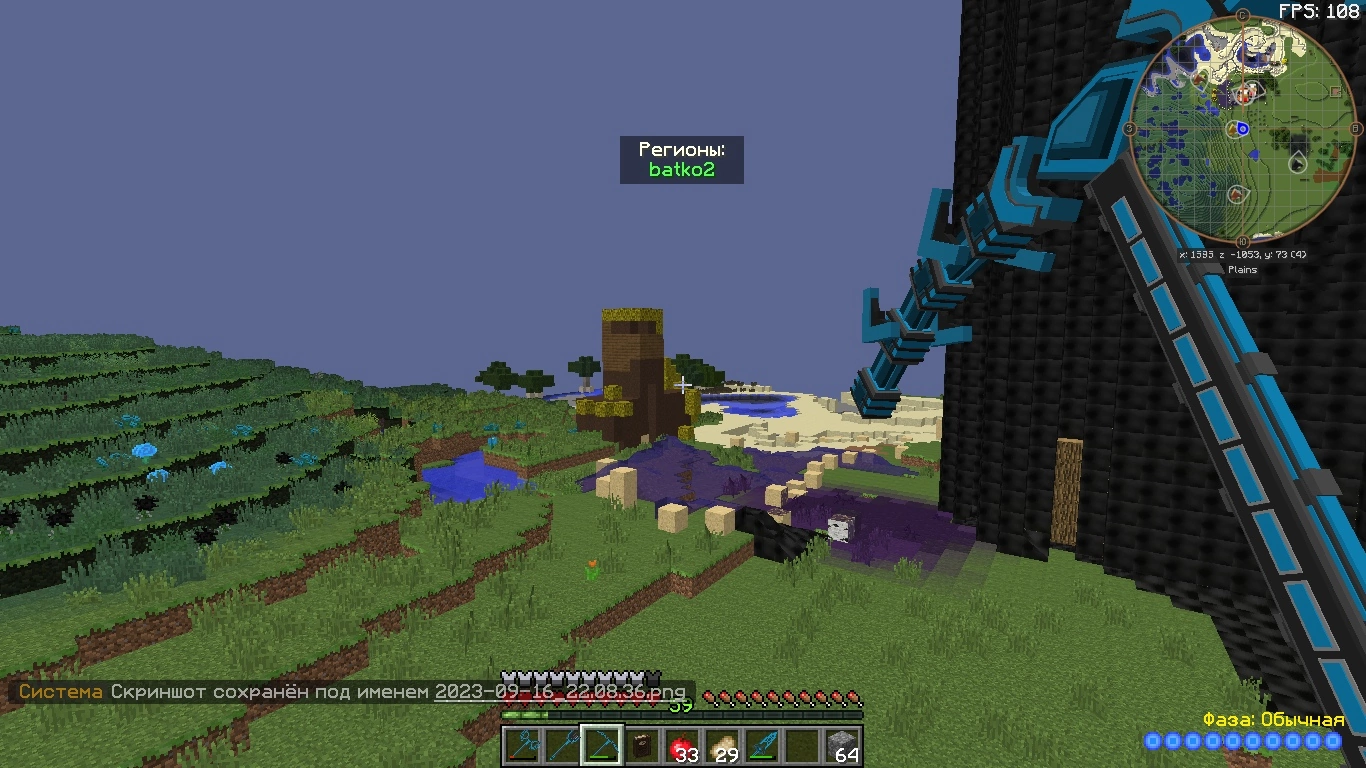Select the blue pickaxe hotbar slot
1366x768 pixels.
(602, 746)
